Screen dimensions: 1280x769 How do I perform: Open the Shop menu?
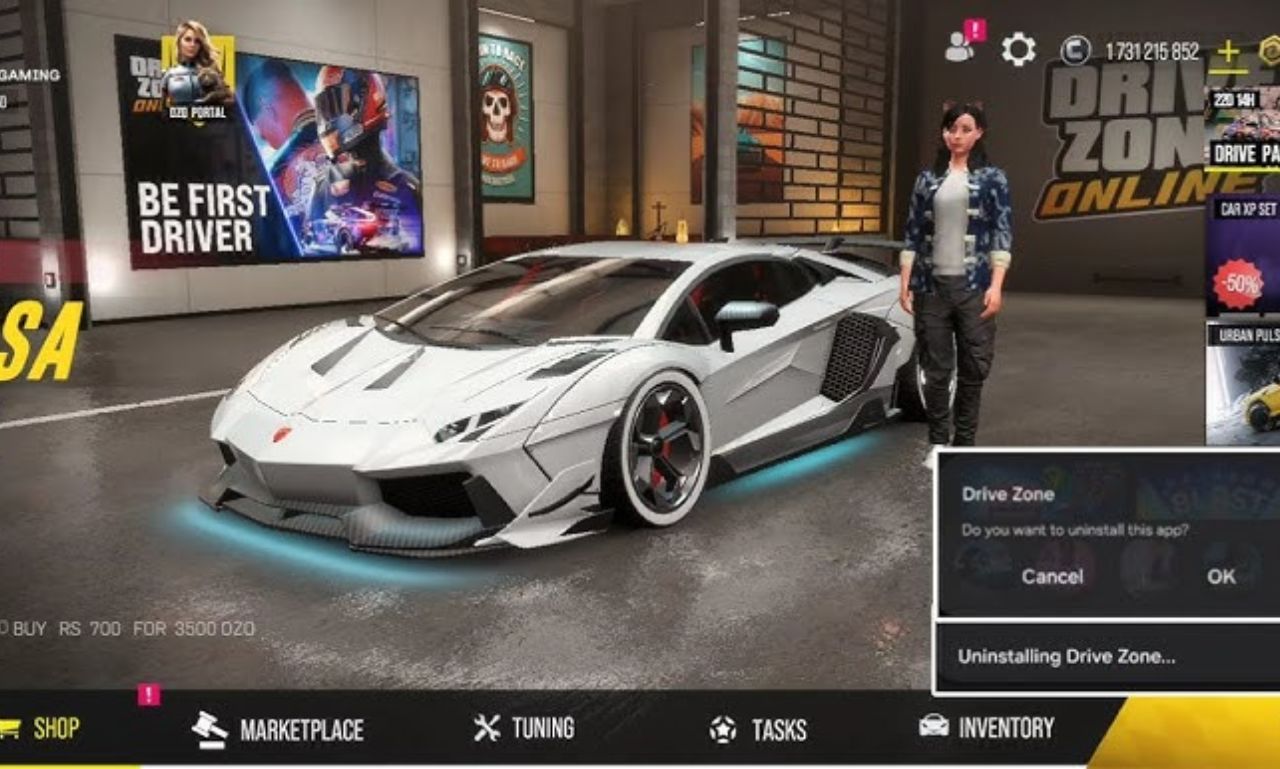click(45, 728)
